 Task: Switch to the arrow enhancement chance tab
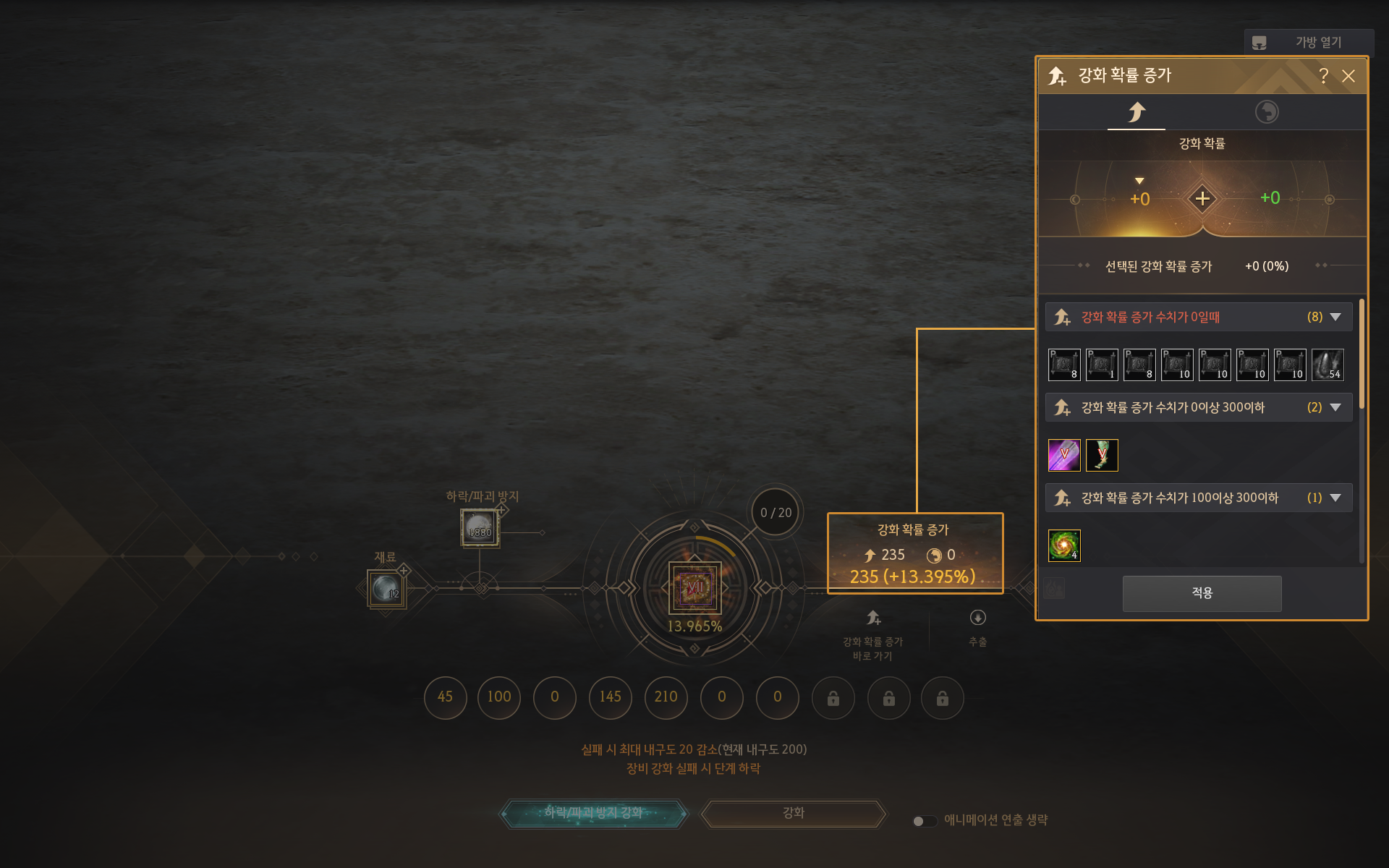(x=1137, y=112)
